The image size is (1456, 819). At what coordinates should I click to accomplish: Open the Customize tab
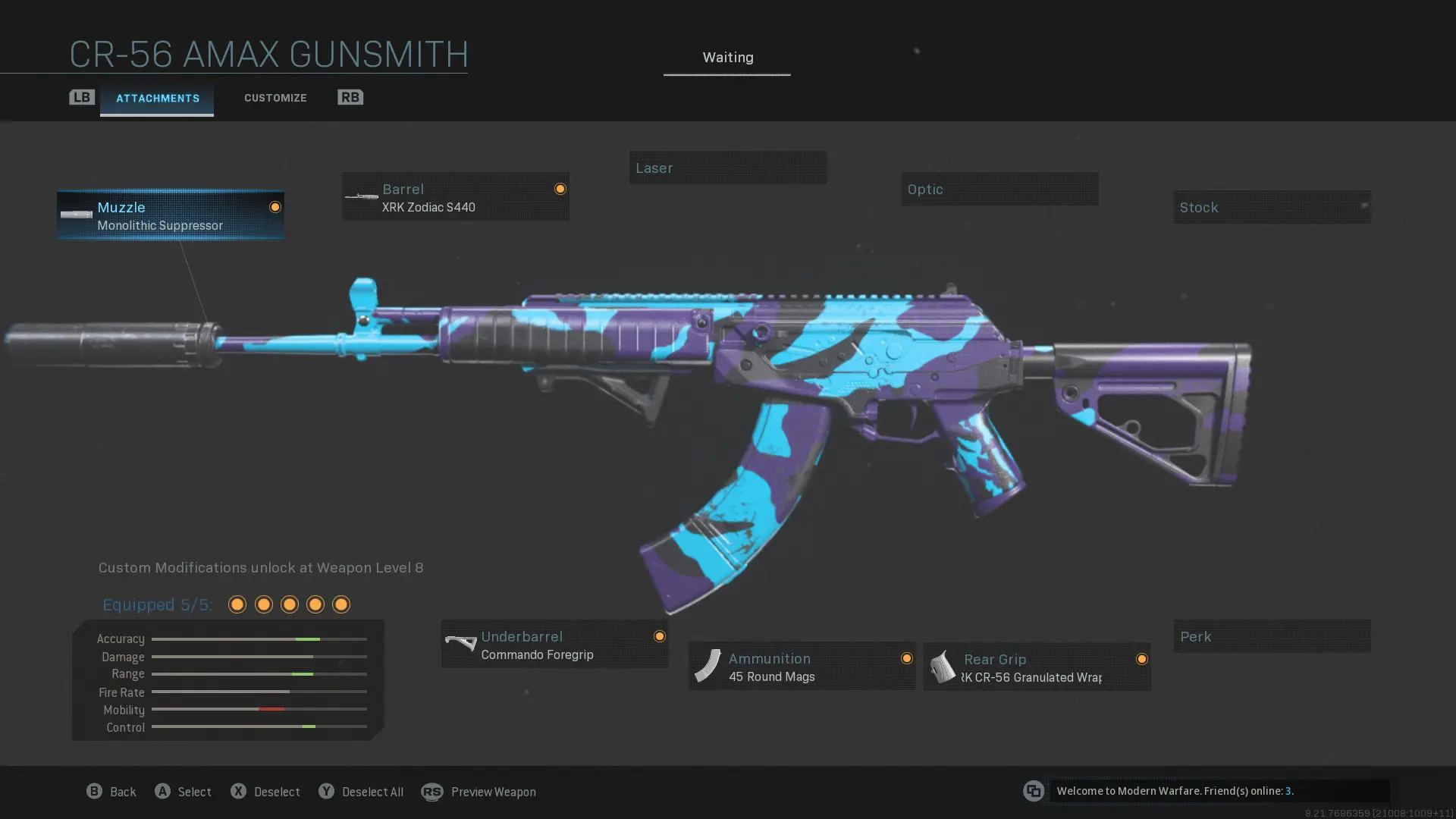point(275,98)
